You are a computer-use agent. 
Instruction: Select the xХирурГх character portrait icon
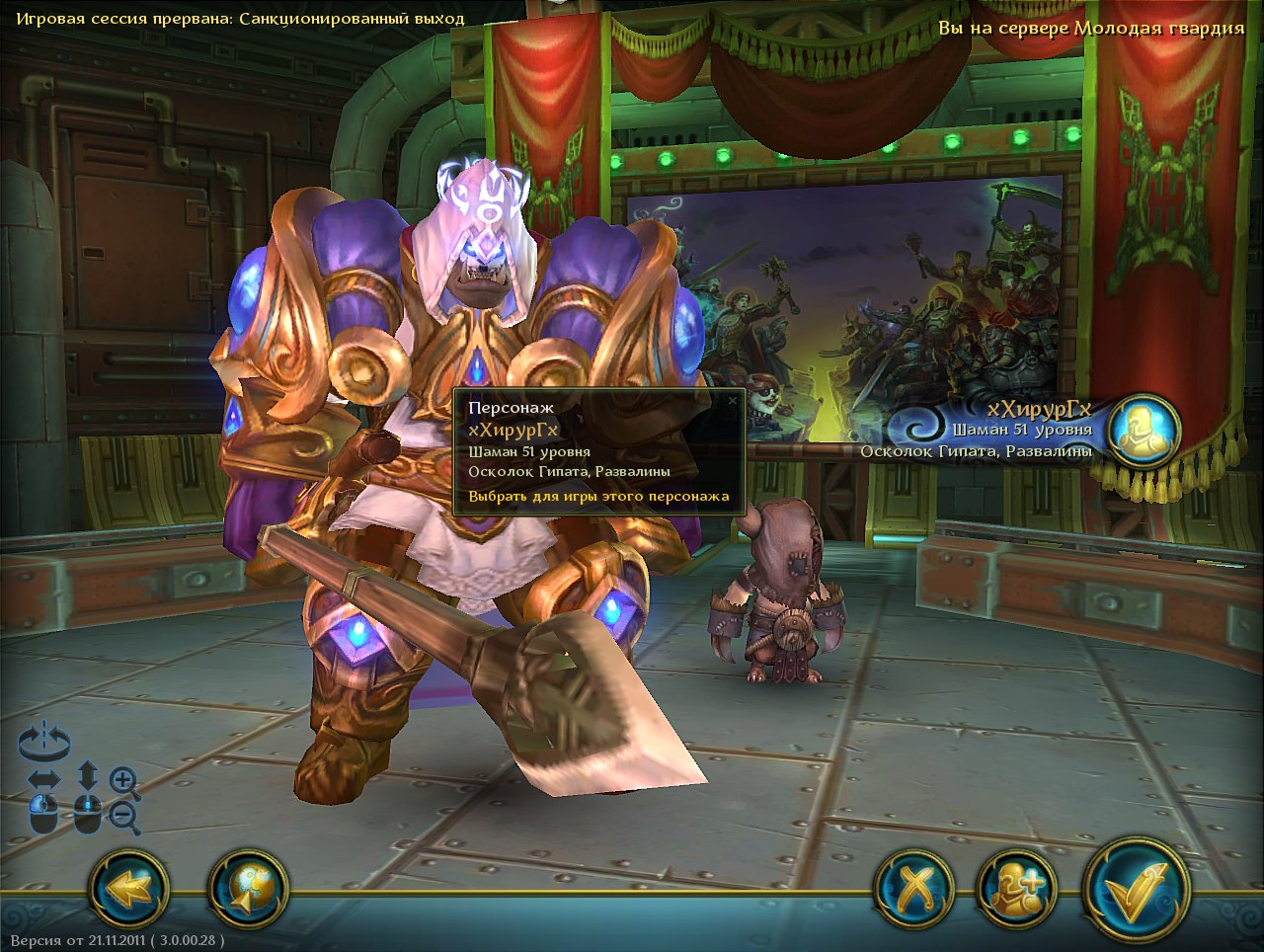[x=1144, y=431]
